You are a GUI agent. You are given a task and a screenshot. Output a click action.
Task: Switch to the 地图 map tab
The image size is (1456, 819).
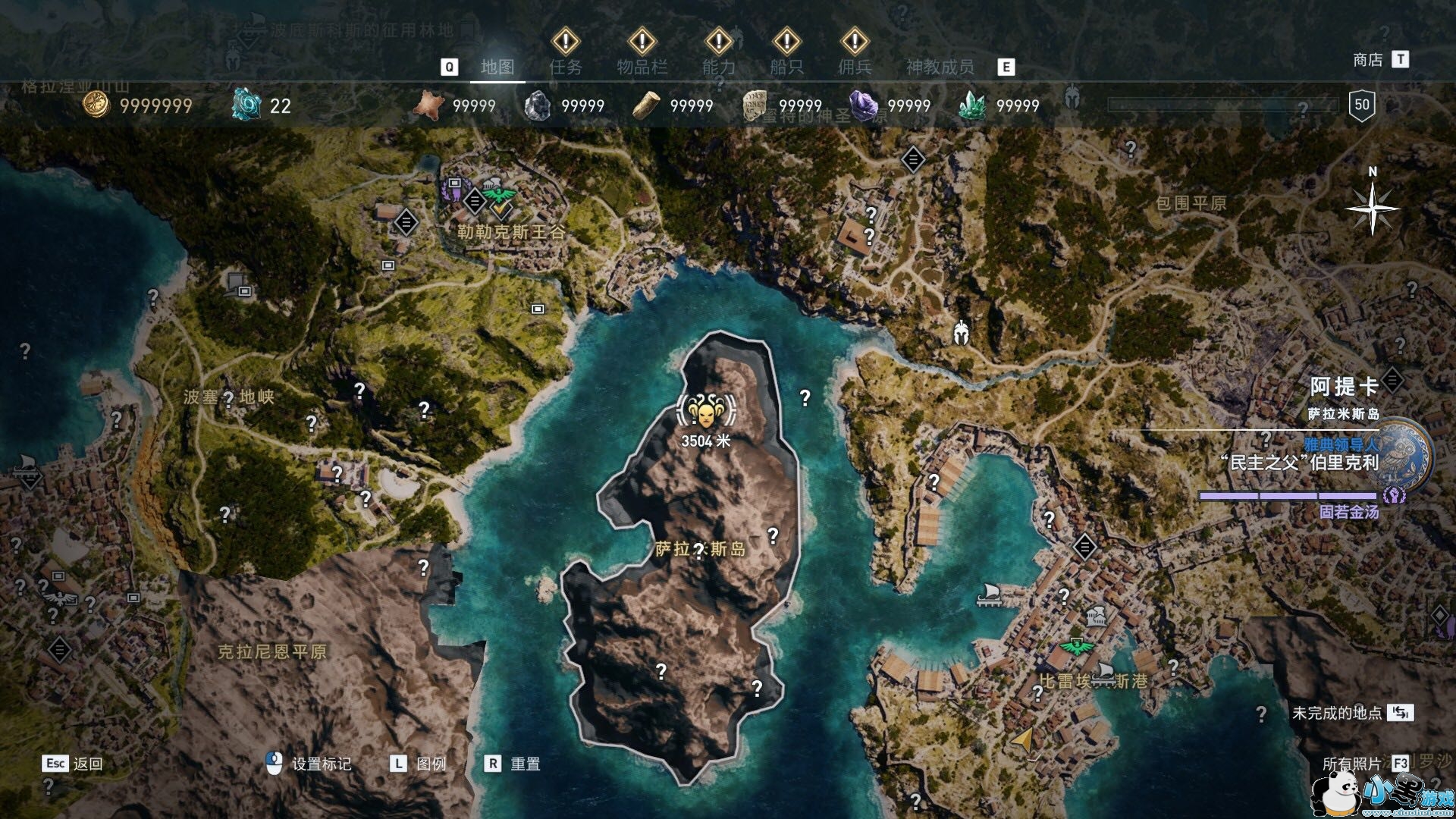[x=497, y=67]
